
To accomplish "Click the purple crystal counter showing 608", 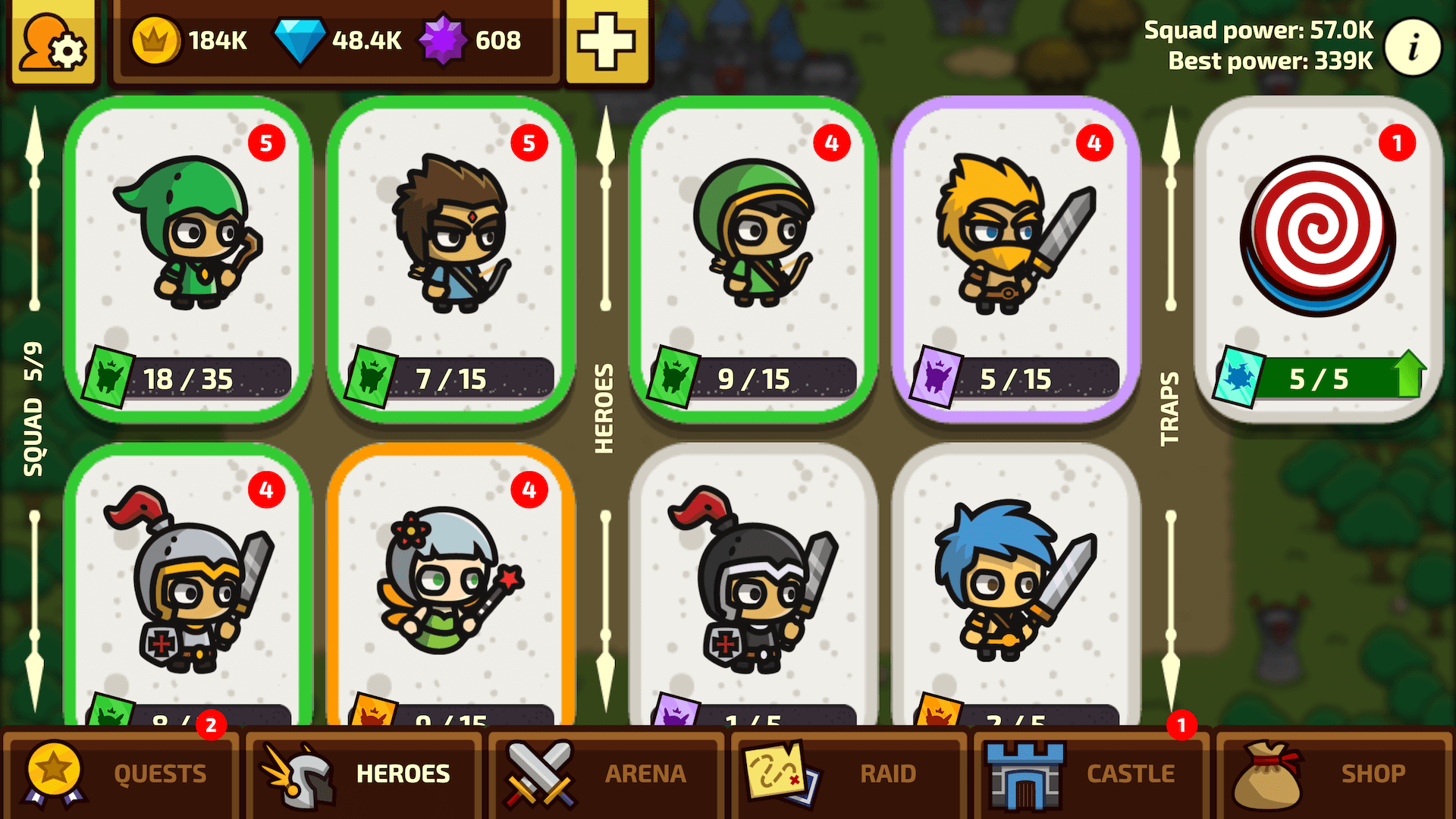I will click(478, 42).
